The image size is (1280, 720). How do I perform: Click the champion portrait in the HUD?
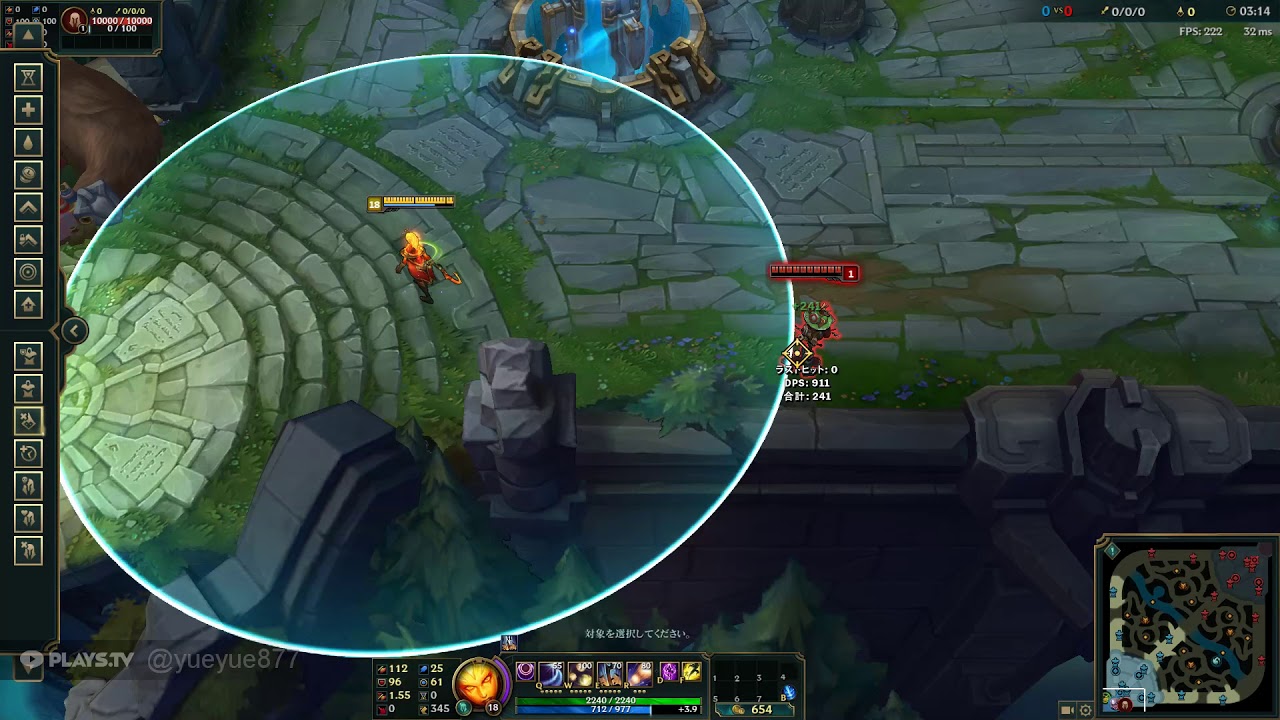pos(473,683)
